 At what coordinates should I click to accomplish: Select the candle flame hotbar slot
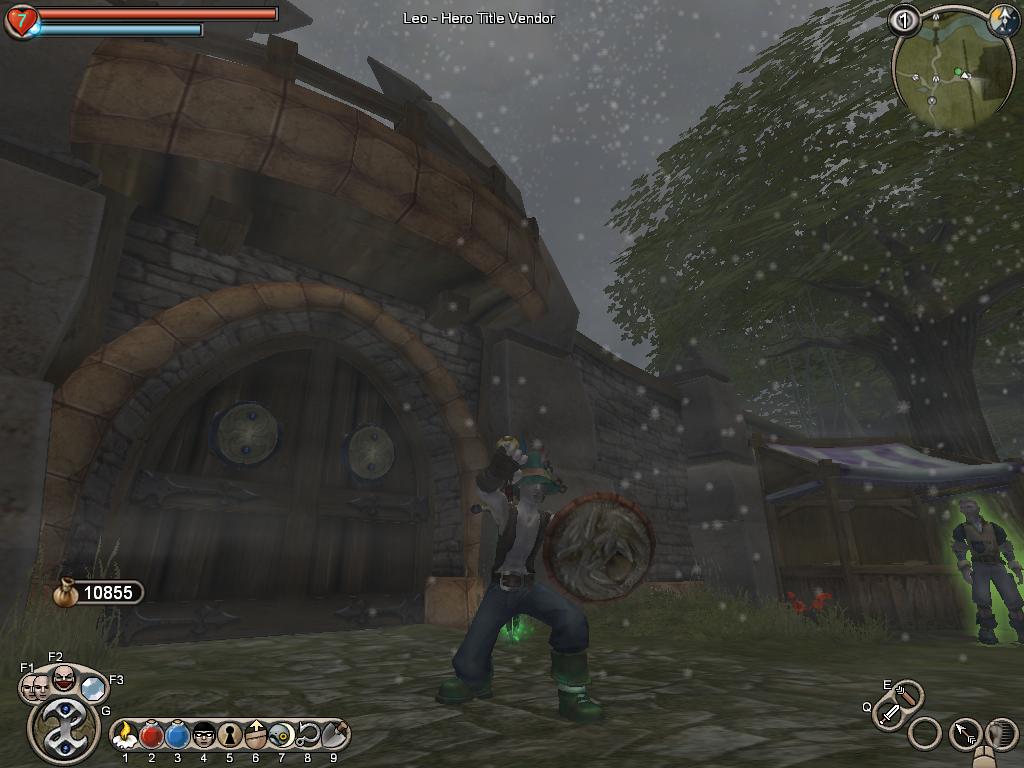(x=126, y=736)
